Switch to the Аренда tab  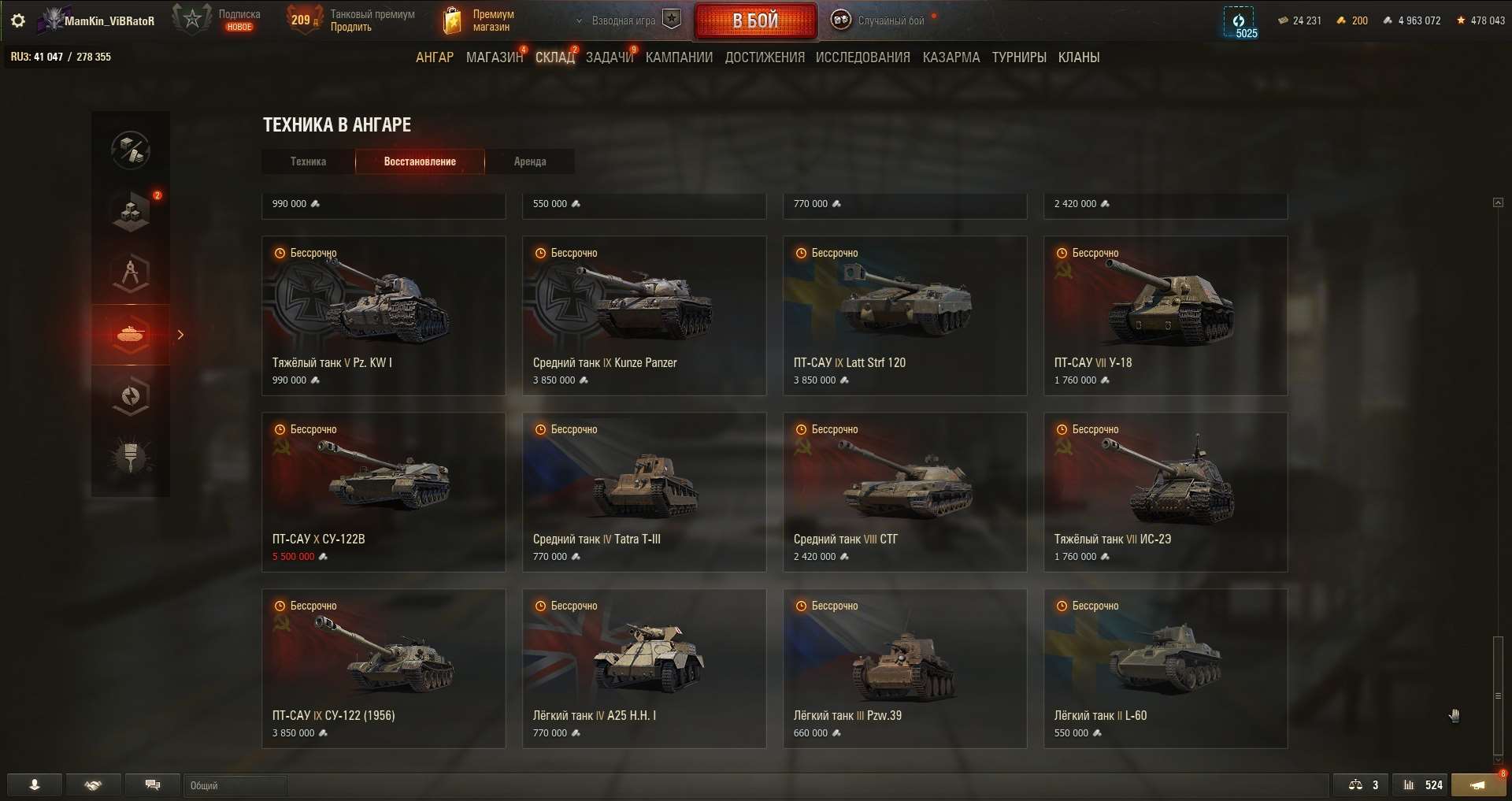530,161
